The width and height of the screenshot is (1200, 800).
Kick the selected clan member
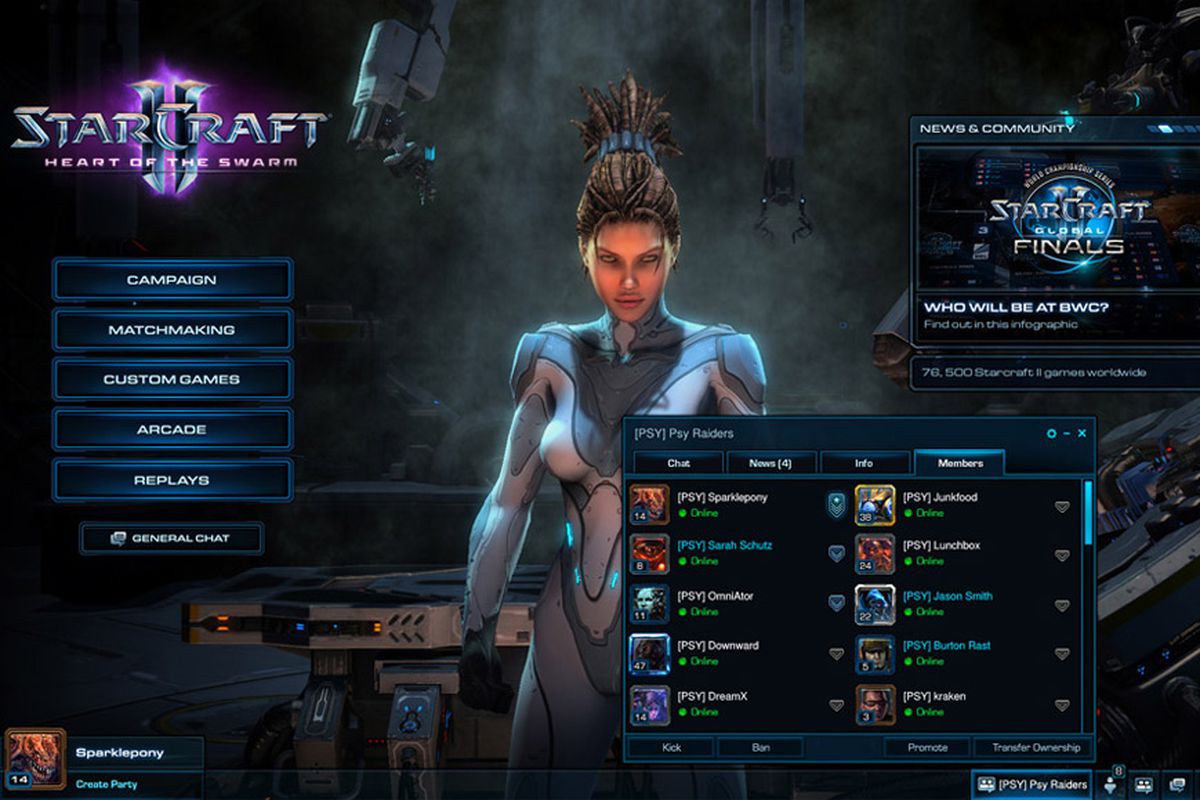tap(671, 747)
